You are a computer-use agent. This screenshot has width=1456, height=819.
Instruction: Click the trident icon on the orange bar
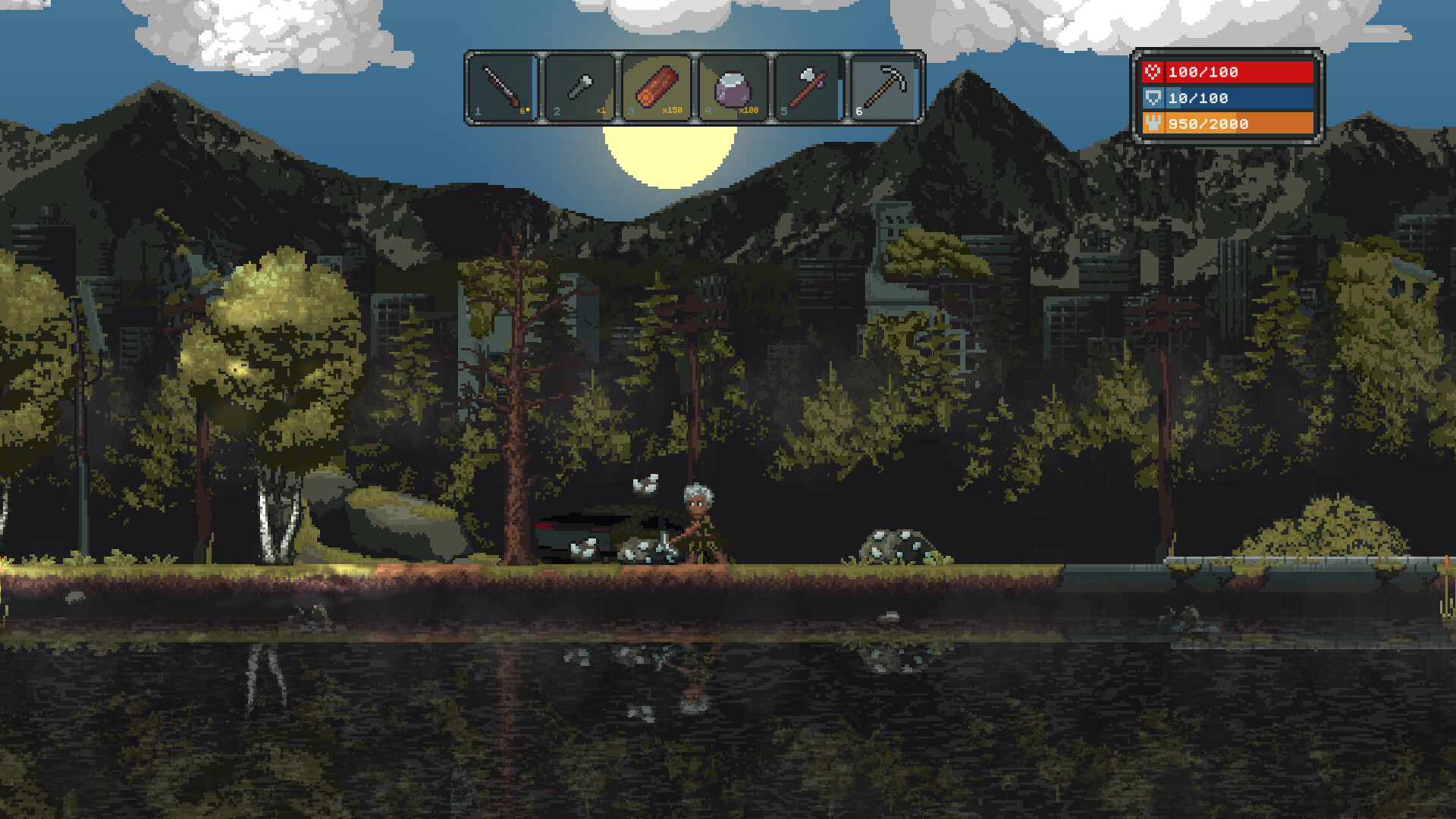(1153, 124)
